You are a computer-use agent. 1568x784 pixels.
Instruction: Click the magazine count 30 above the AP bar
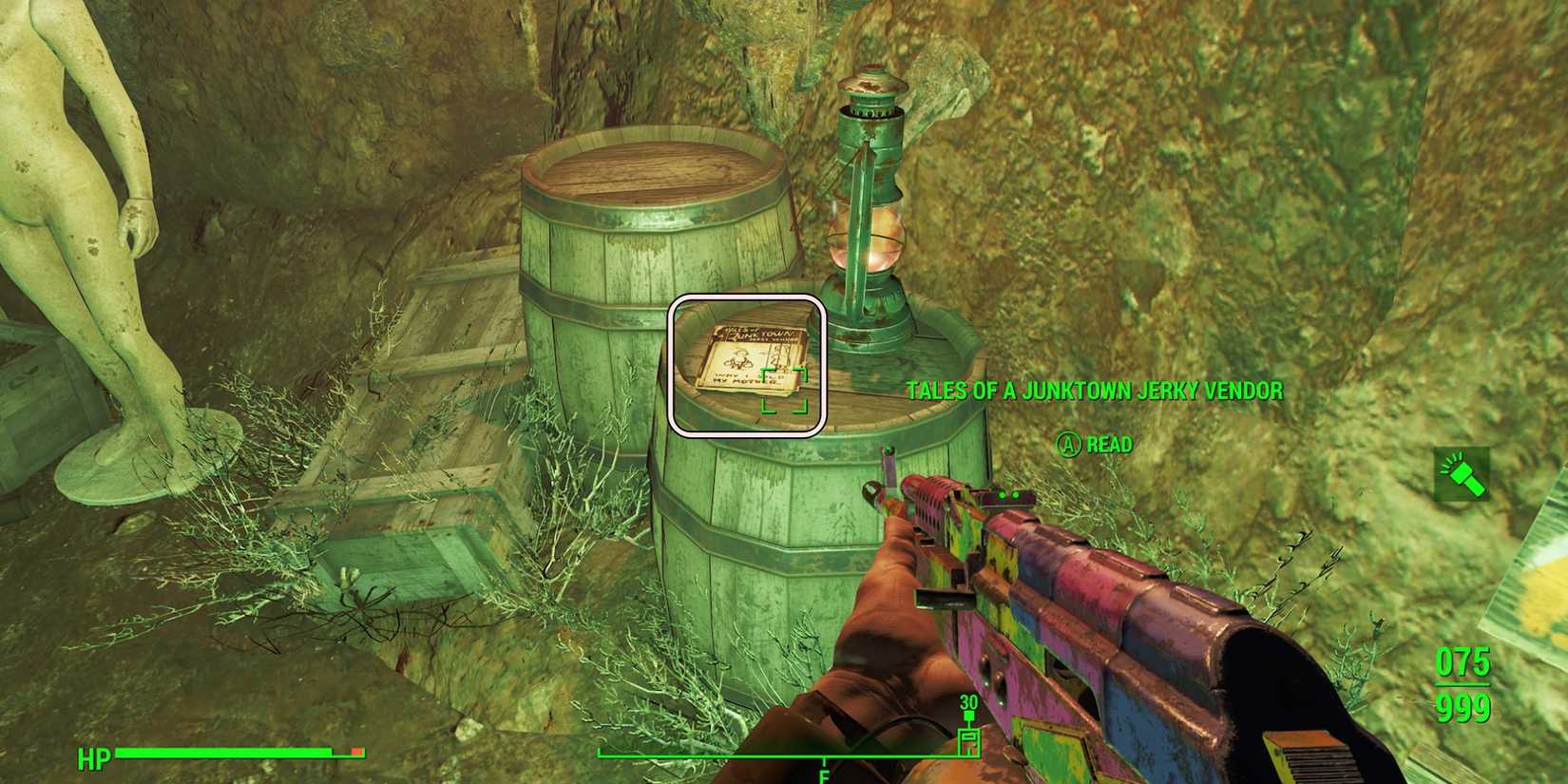click(968, 703)
